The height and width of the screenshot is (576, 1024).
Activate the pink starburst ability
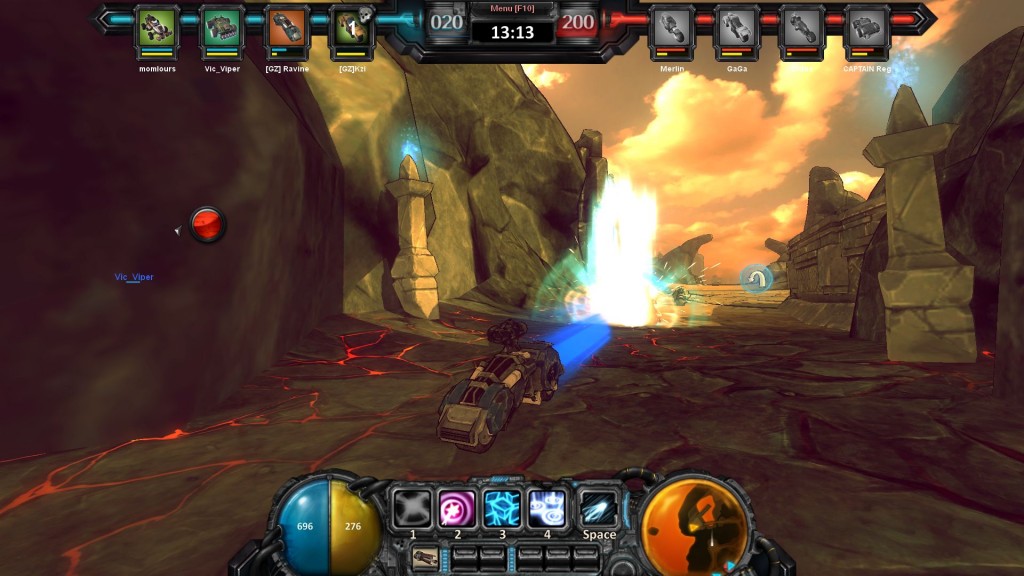tap(457, 508)
